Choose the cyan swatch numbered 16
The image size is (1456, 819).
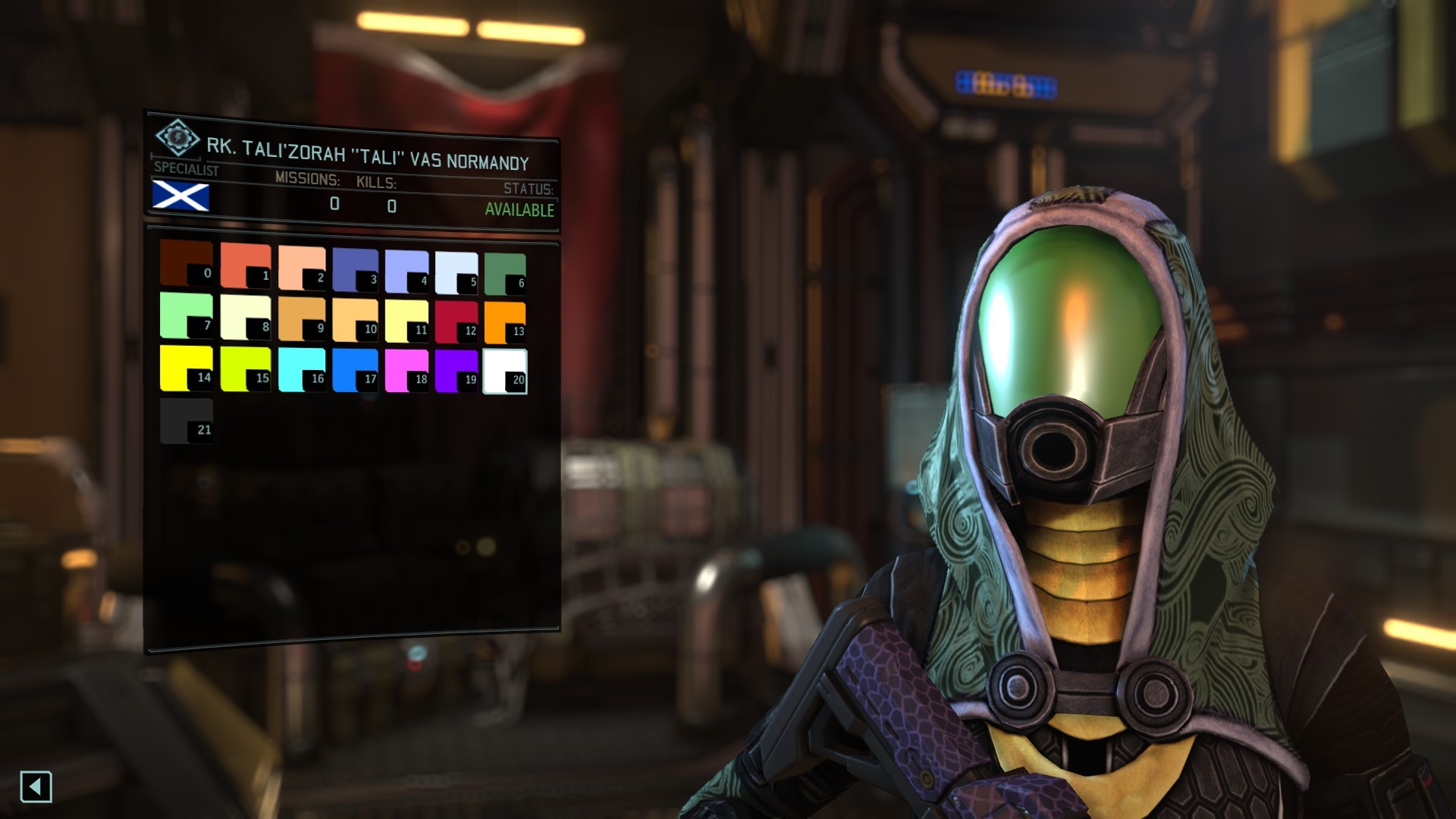301,369
